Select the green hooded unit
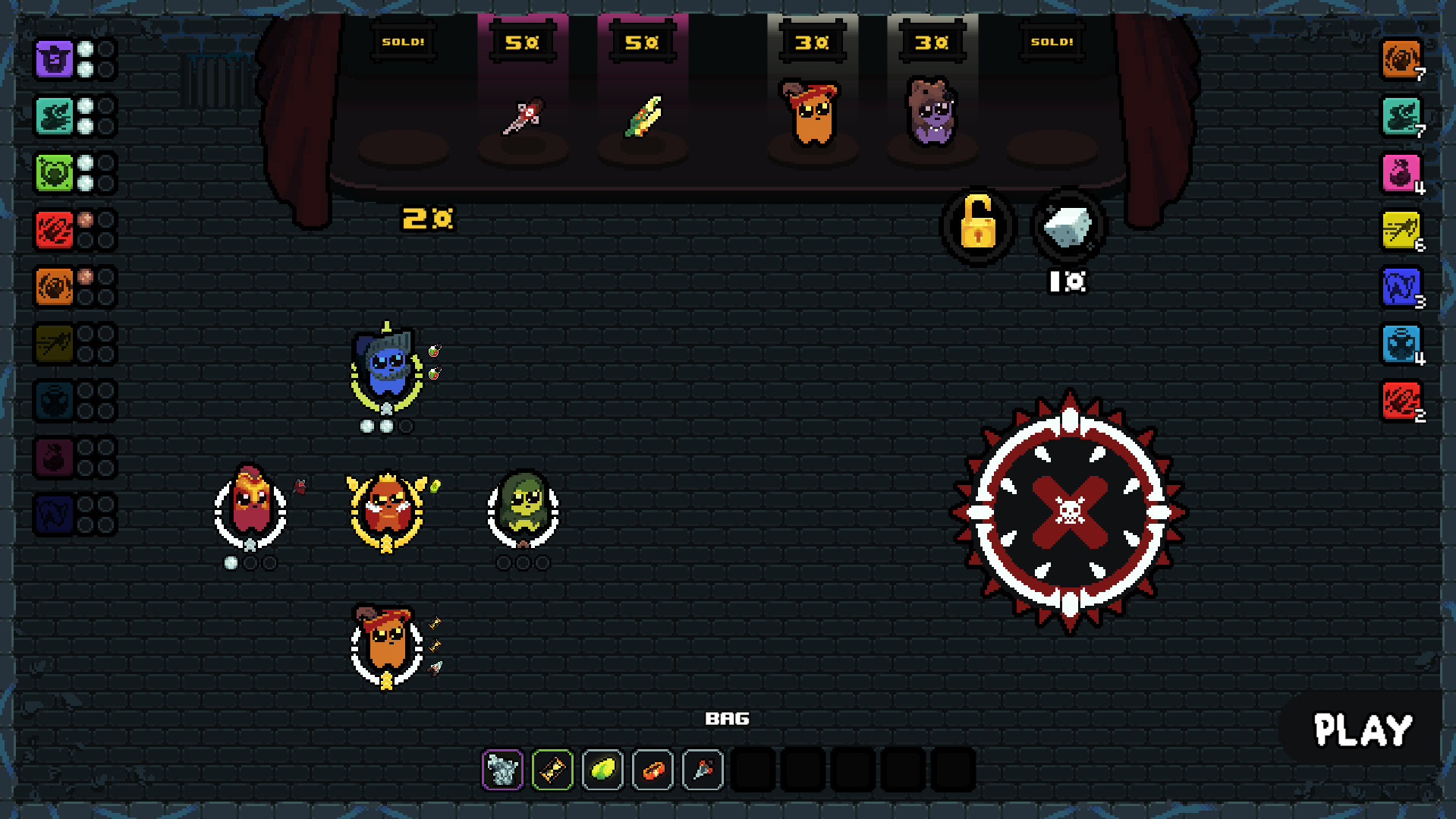 pos(524,506)
